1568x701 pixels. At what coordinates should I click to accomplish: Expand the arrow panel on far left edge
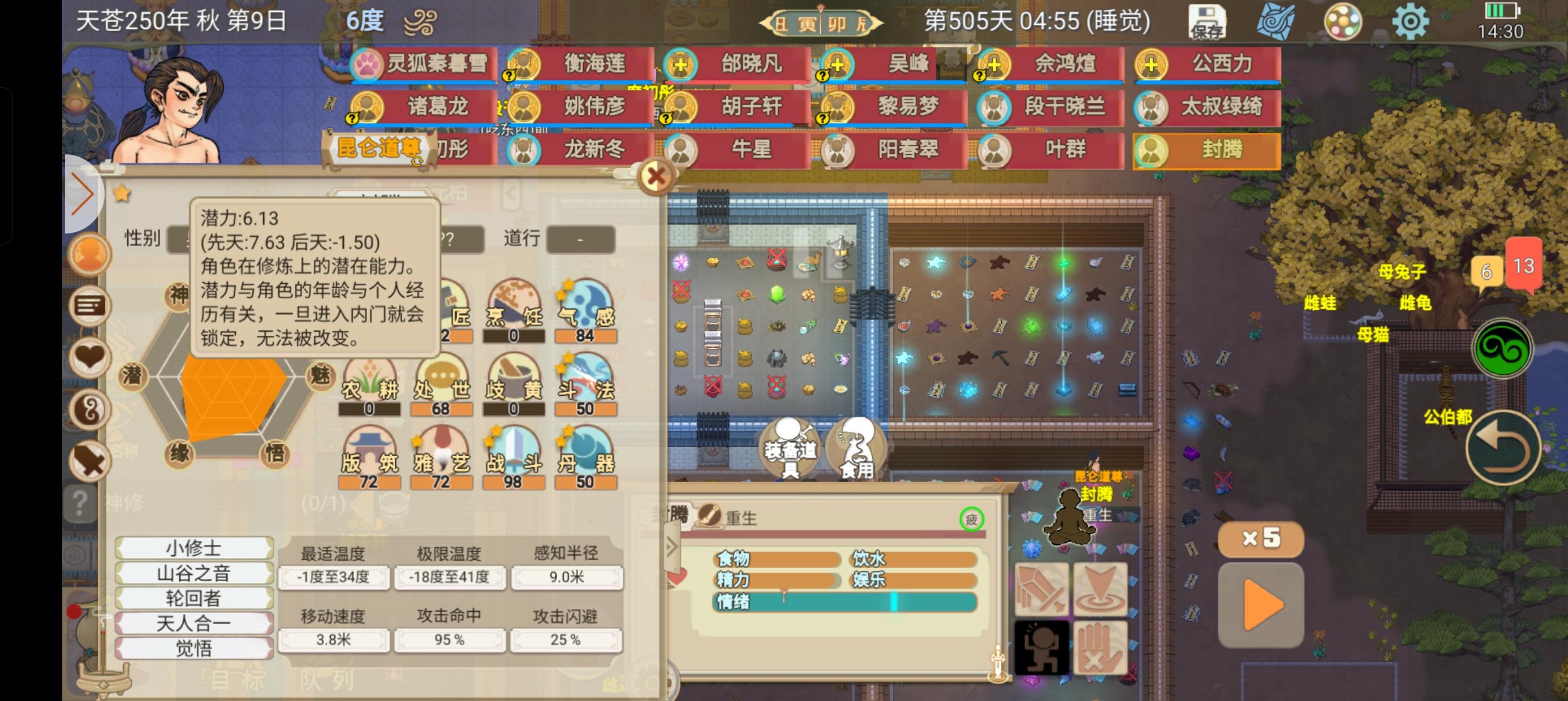coord(83,194)
